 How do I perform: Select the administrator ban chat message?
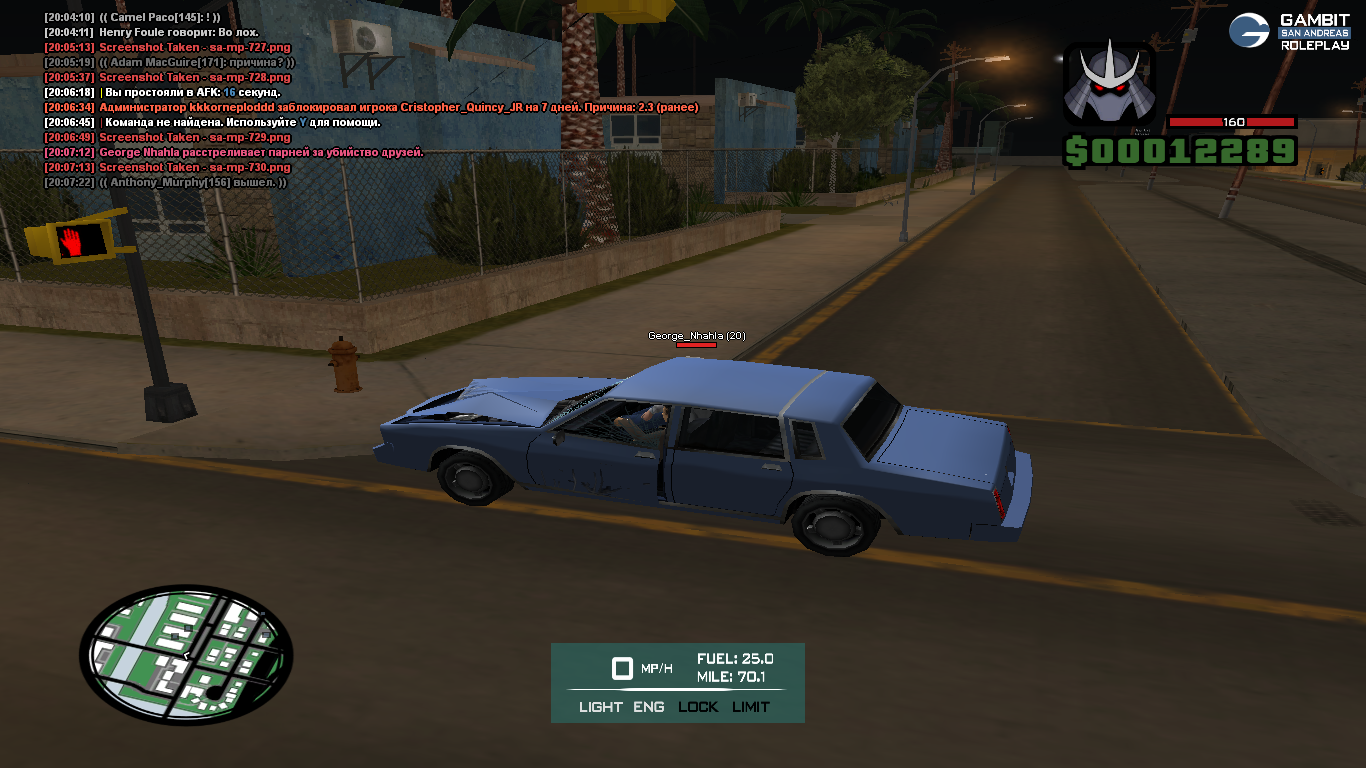point(398,107)
